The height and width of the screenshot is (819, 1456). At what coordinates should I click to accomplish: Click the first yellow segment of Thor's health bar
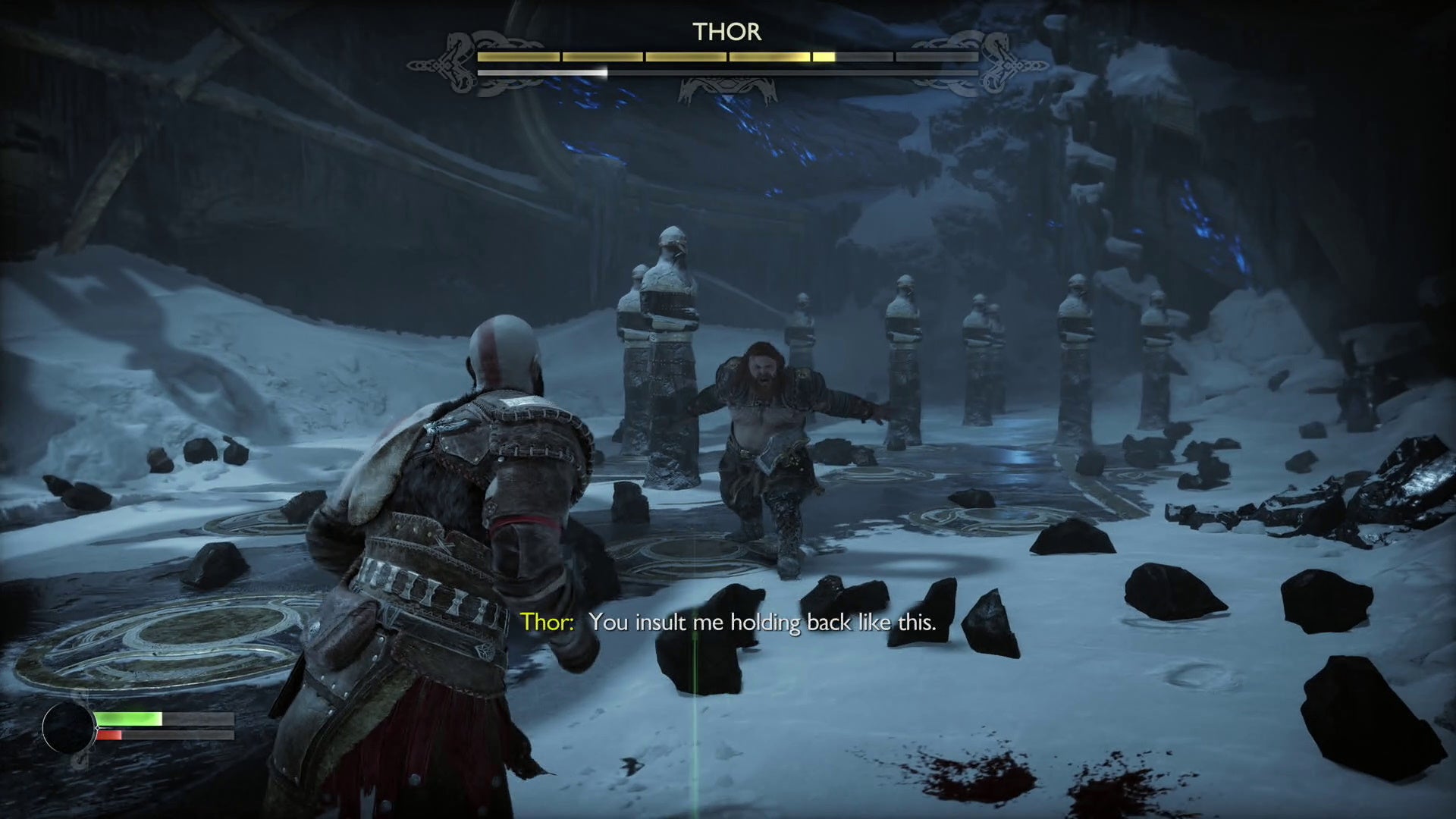pyautogui.click(x=517, y=55)
